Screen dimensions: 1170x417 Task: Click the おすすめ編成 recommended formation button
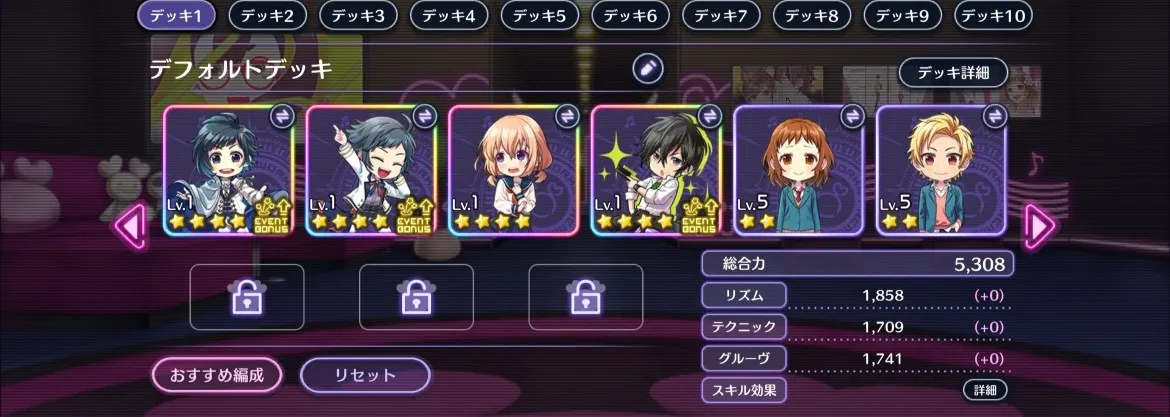[217, 375]
